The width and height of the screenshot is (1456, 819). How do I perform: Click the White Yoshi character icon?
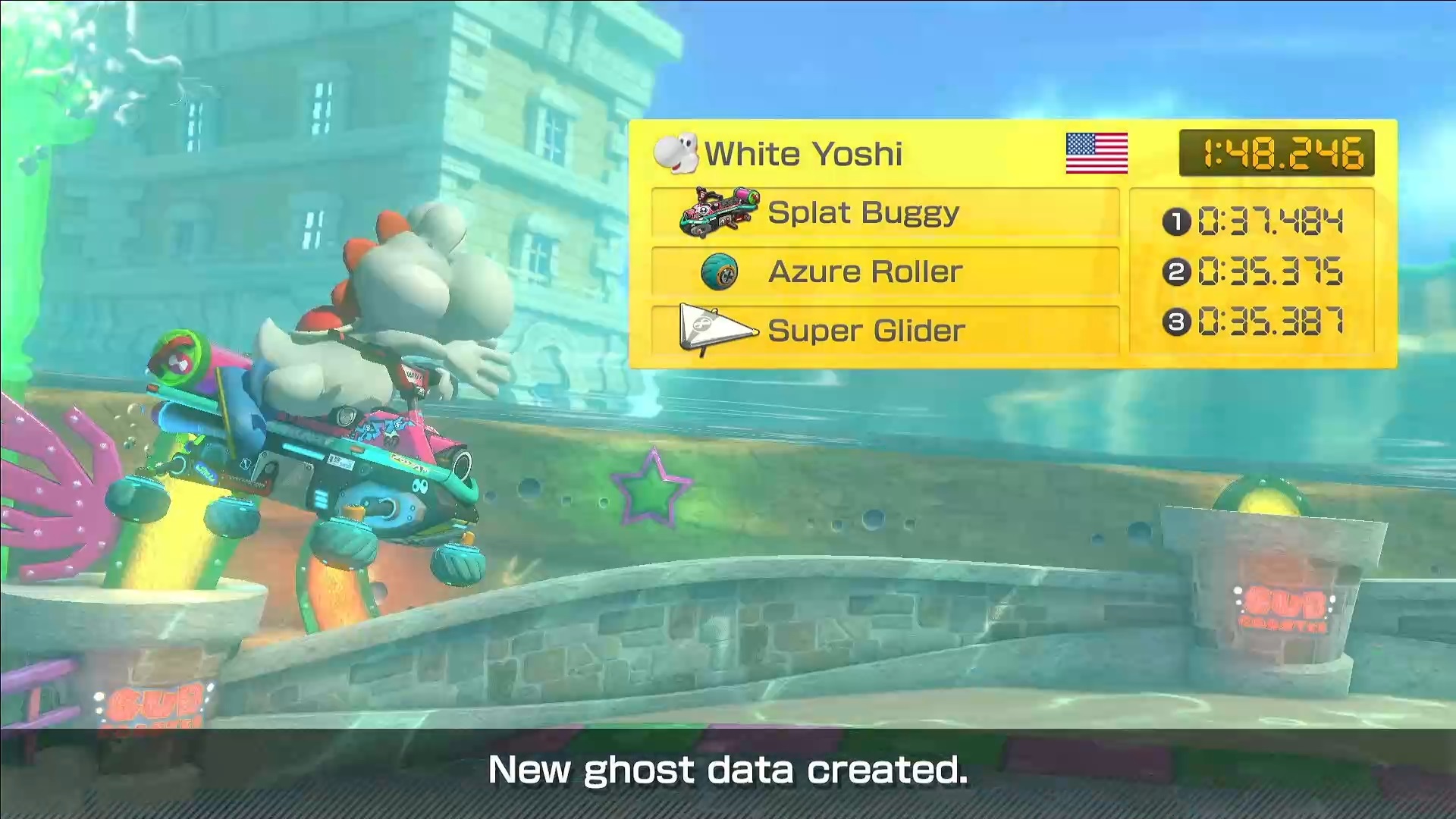click(x=675, y=152)
